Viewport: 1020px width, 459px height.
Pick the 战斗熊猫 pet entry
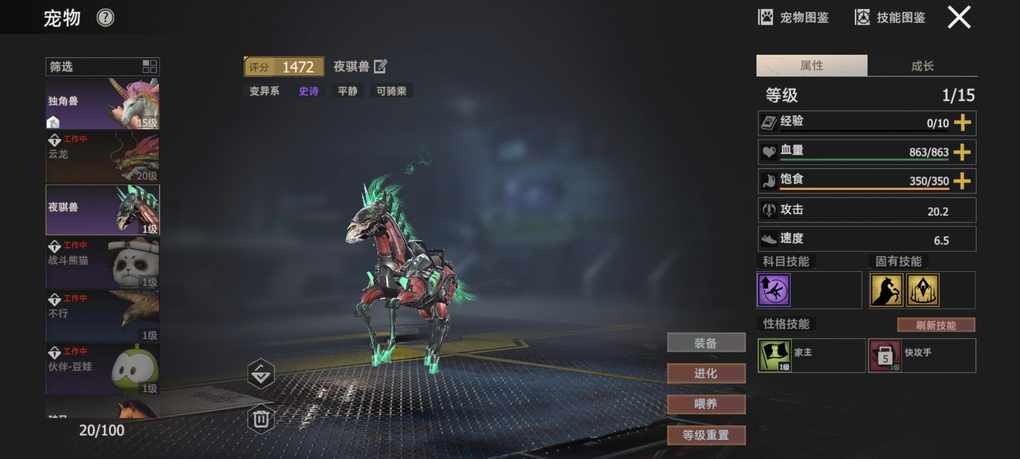point(102,263)
